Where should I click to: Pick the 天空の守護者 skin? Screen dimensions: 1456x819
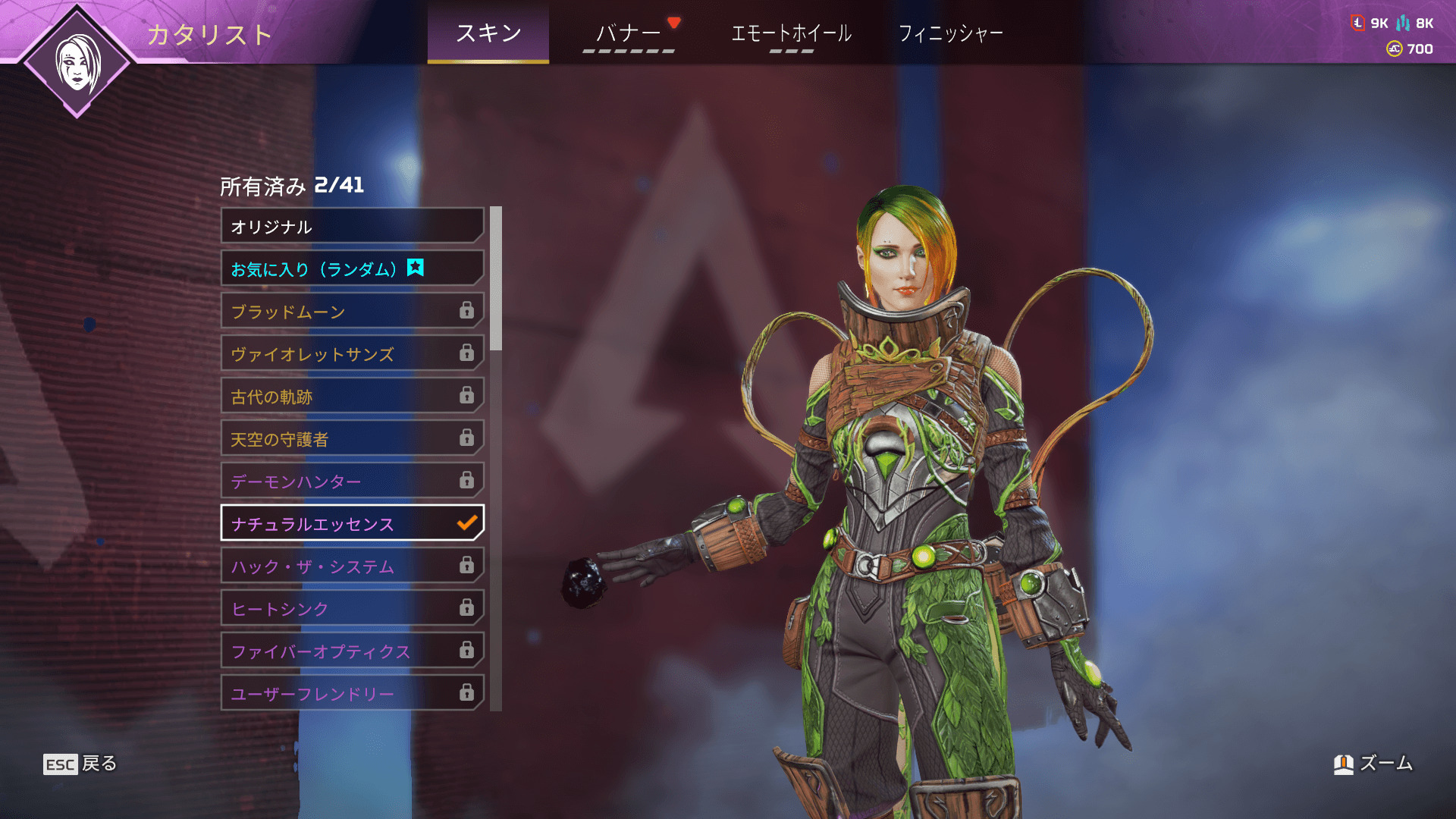pyautogui.click(x=352, y=438)
